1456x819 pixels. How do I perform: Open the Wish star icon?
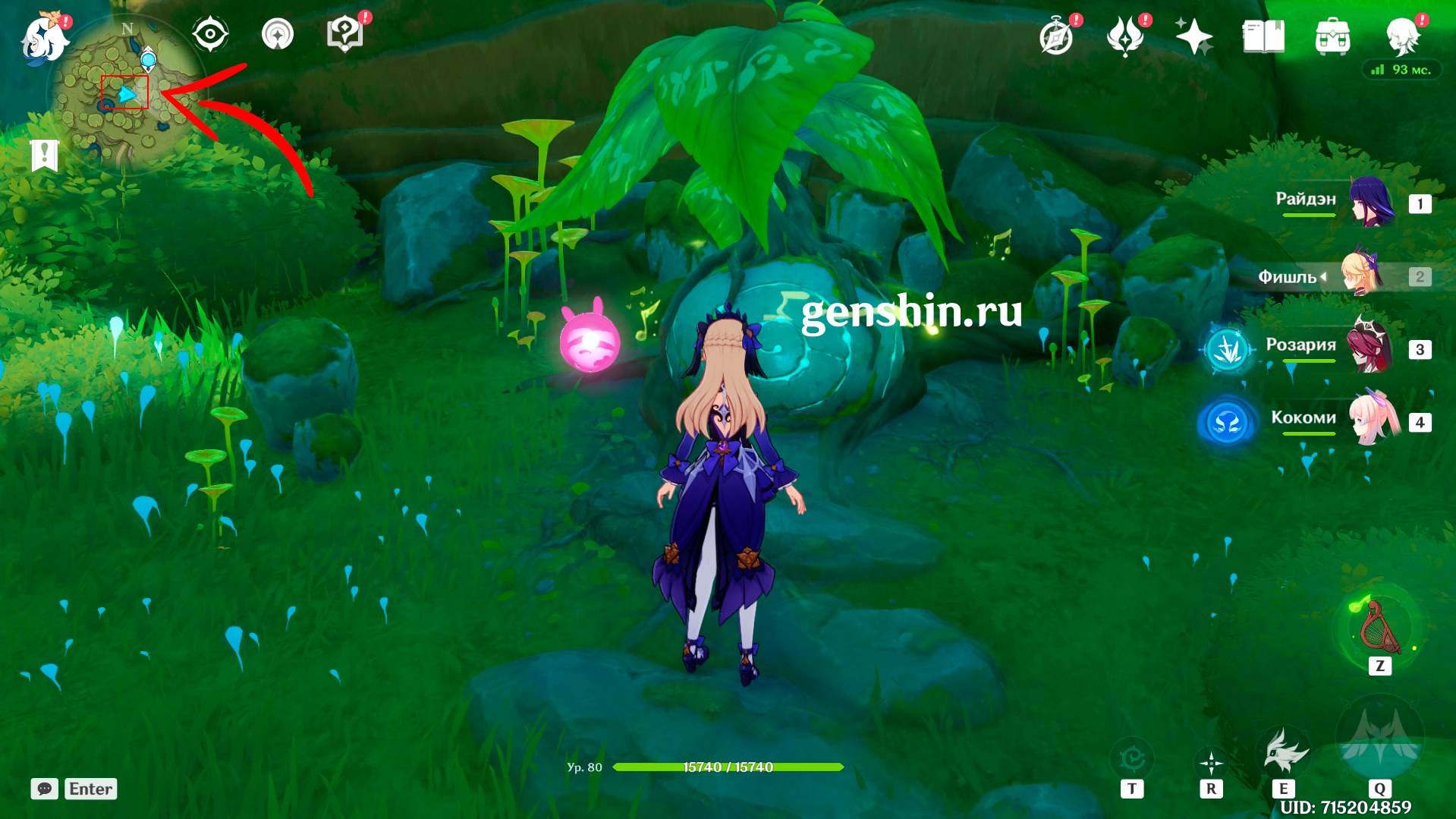tap(1193, 36)
